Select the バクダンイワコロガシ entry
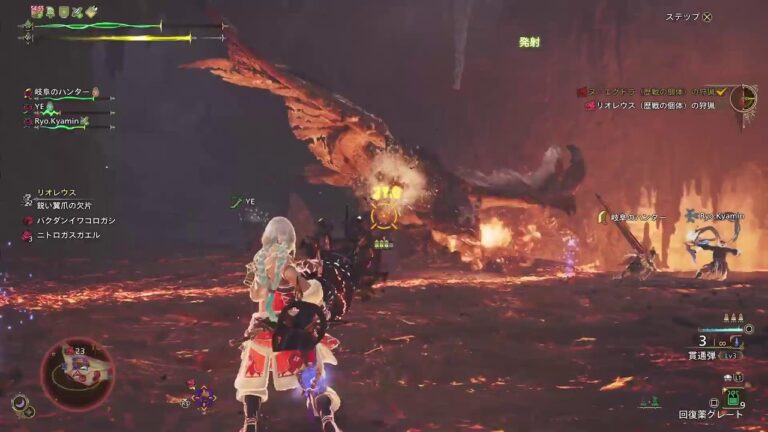Screen dimensions: 768x432 tap(72, 219)
